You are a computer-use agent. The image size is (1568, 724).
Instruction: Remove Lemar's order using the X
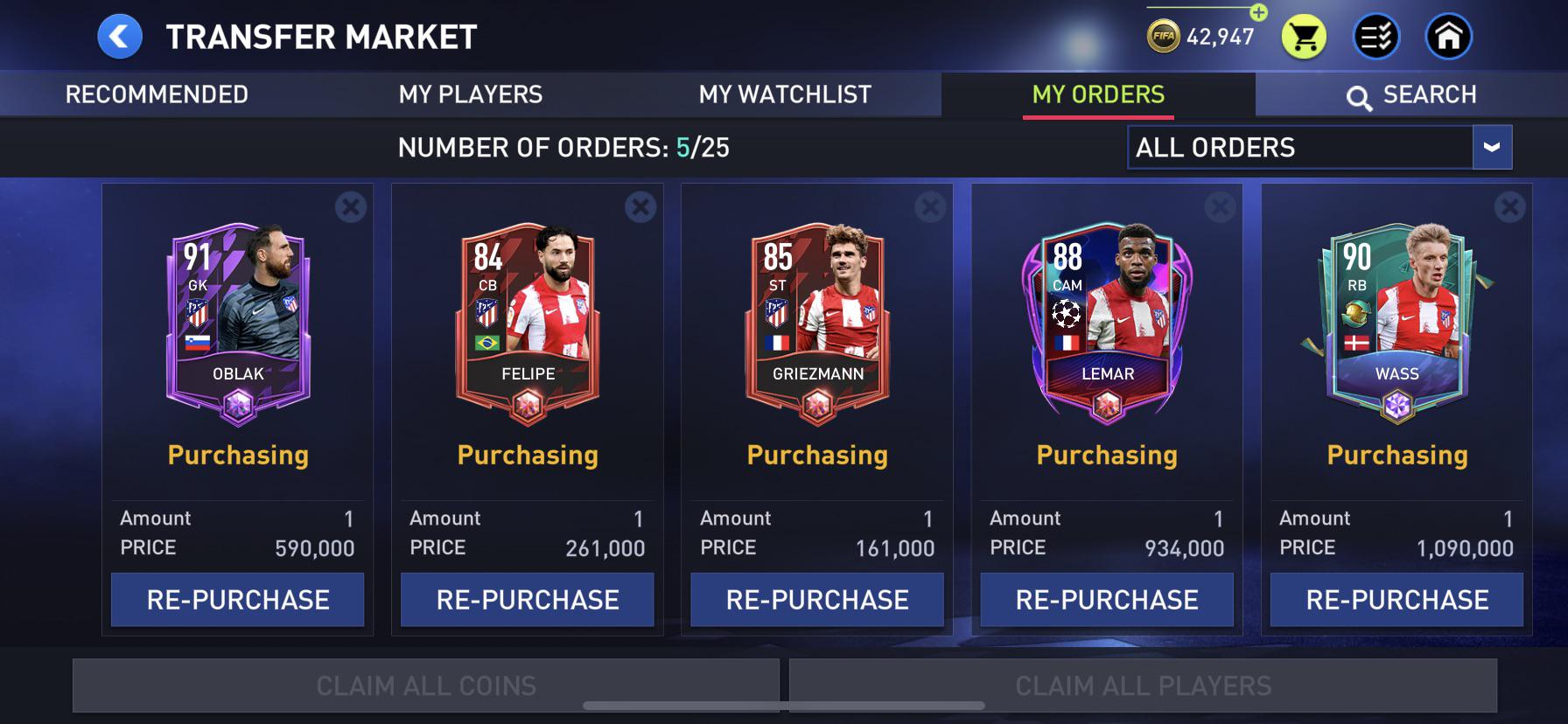[1218, 207]
